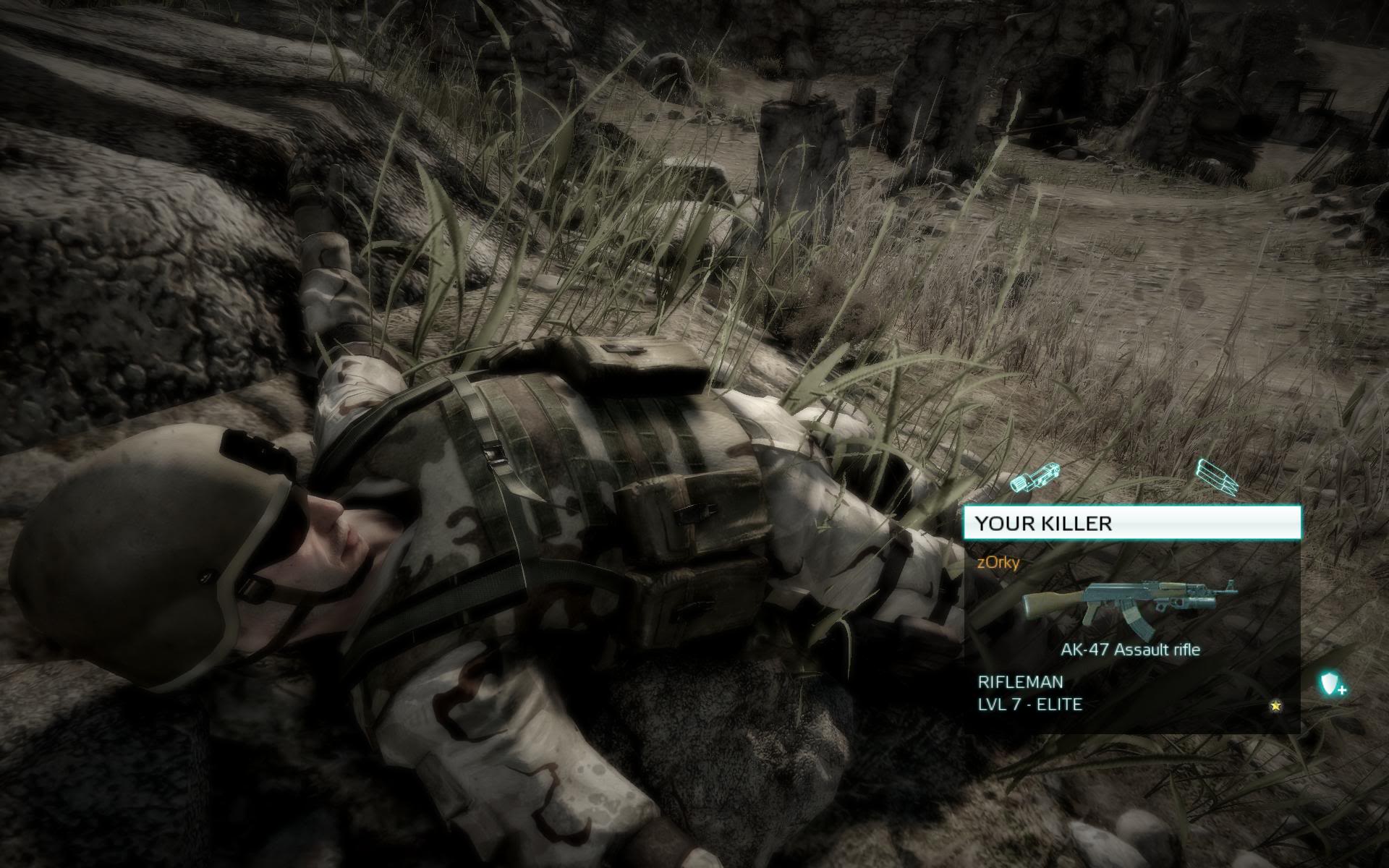Click the gold star rank icon
1389x868 pixels.
pyautogui.click(x=1275, y=705)
